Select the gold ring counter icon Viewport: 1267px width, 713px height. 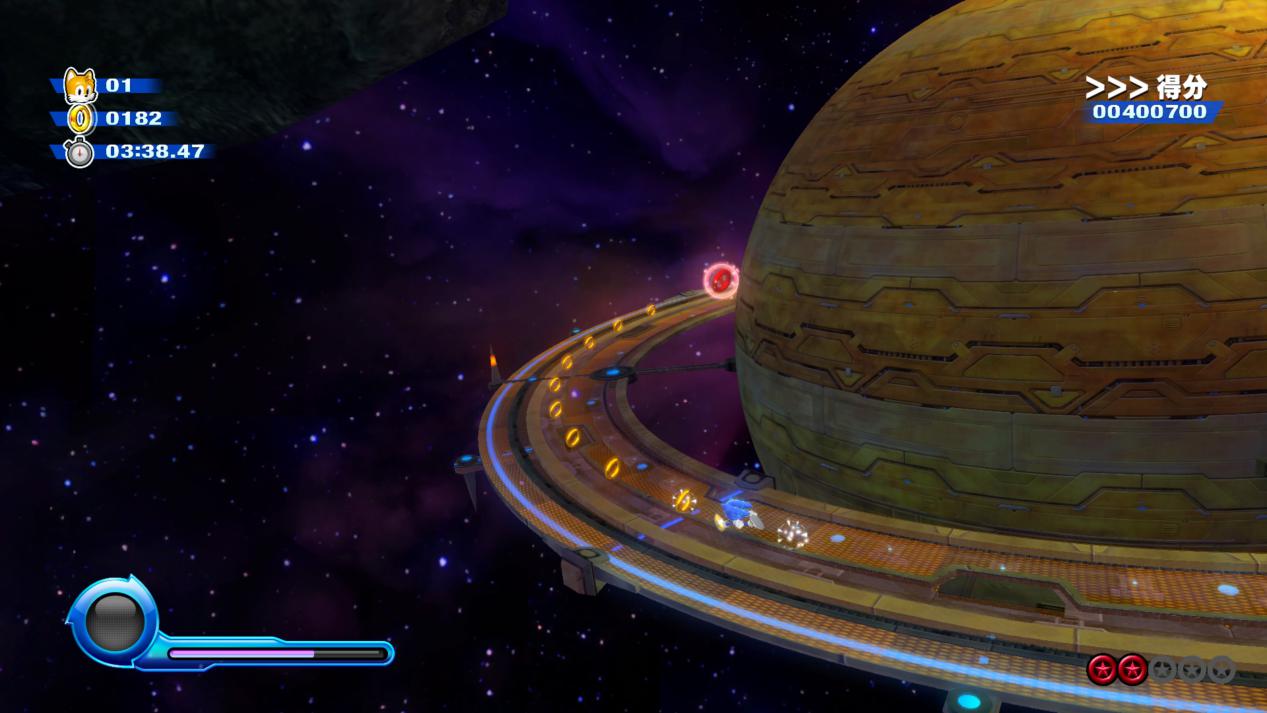point(81,119)
